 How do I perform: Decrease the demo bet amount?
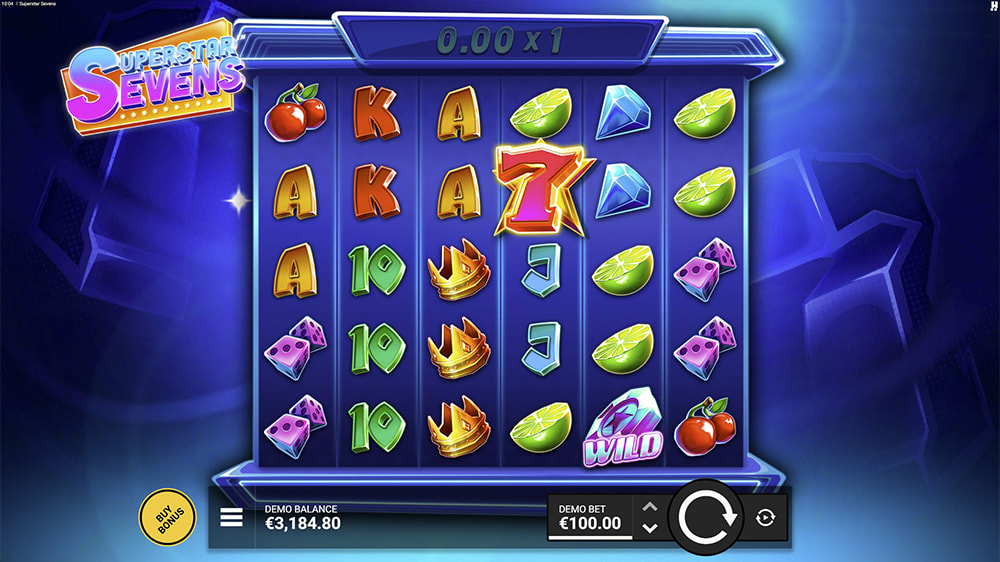[x=649, y=528]
